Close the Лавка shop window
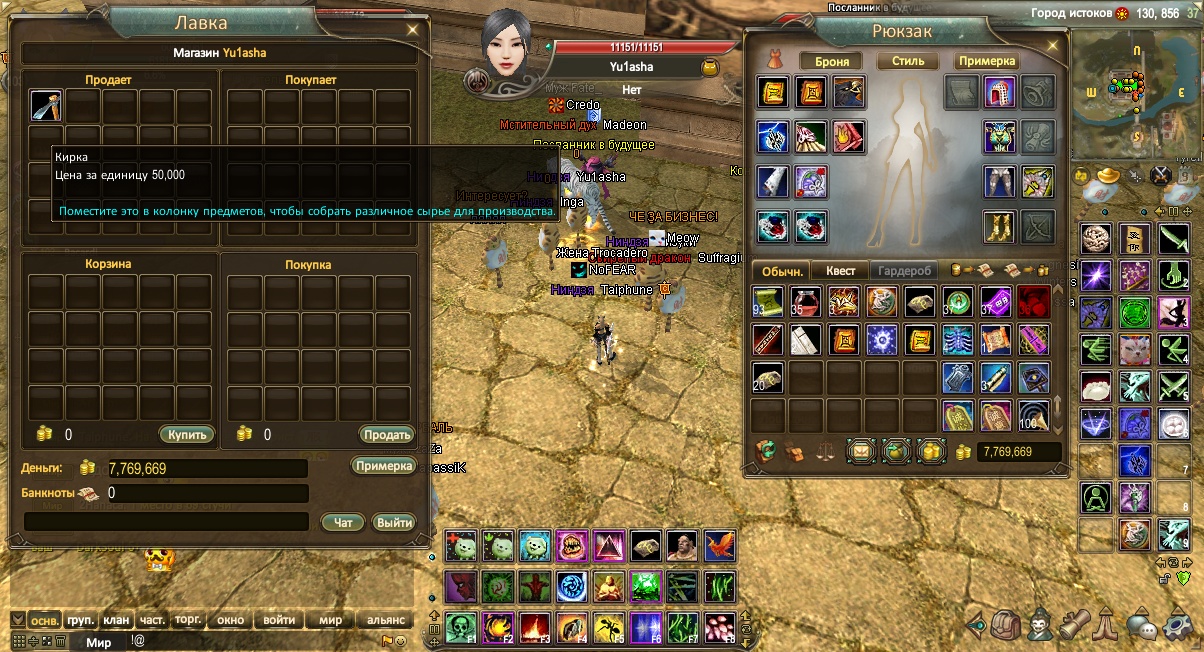 coord(412,30)
